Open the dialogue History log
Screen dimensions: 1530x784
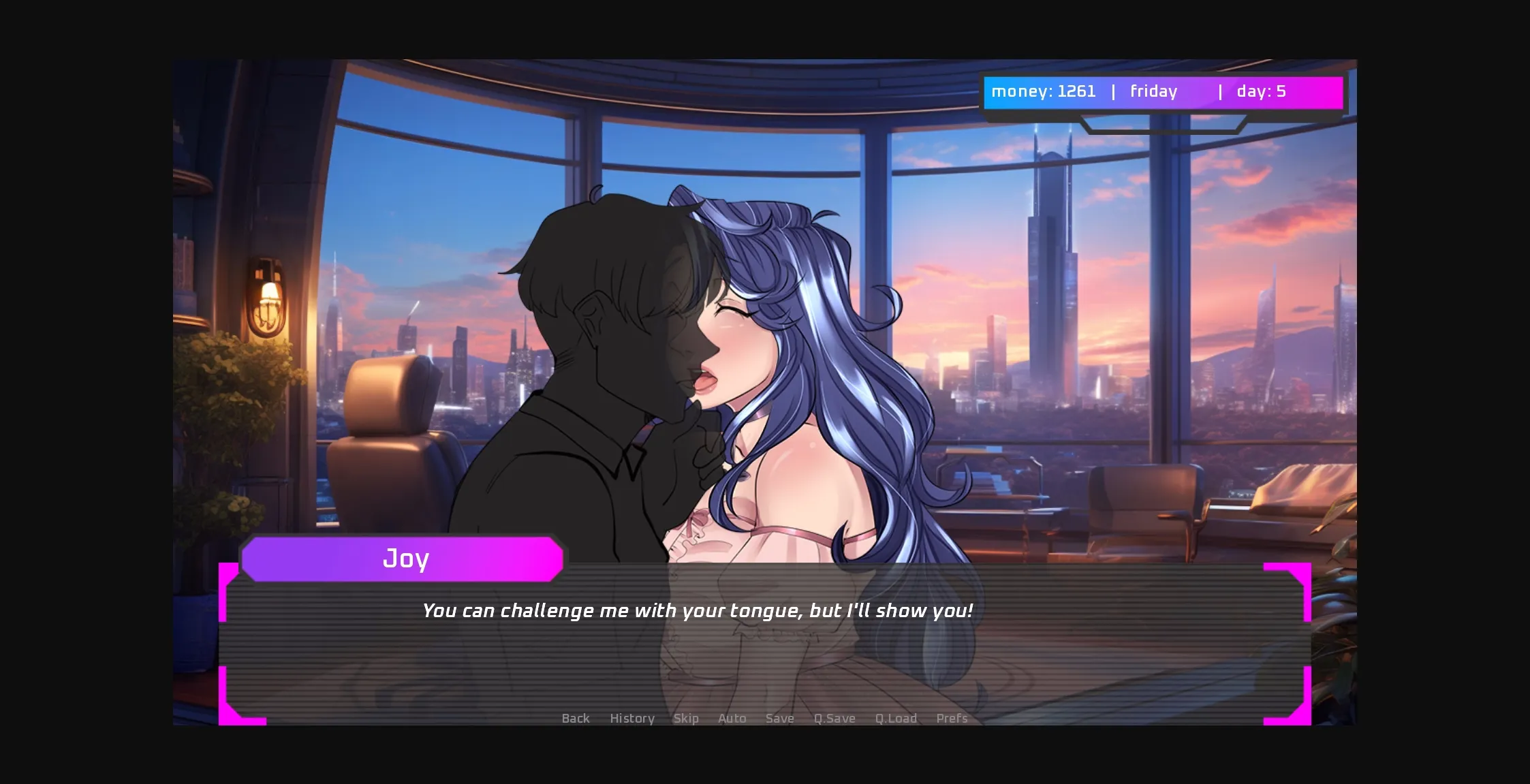click(x=631, y=719)
